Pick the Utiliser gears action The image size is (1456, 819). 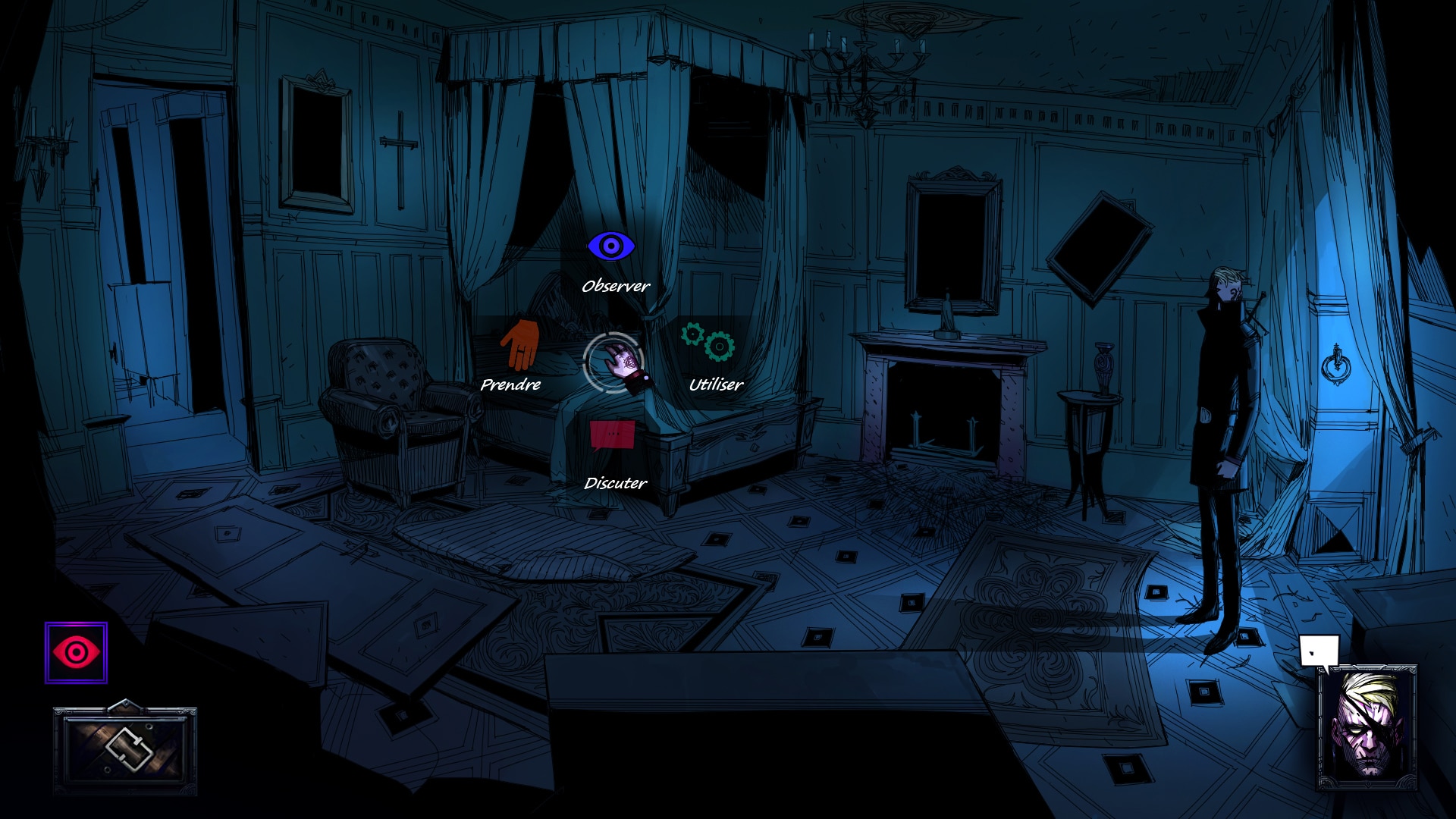tap(708, 342)
